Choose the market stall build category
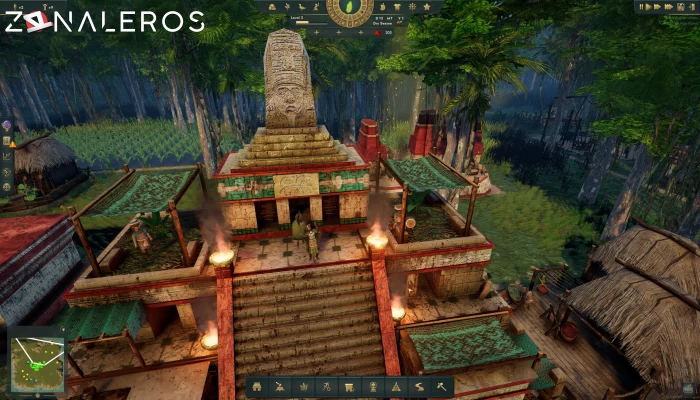The width and height of the screenshot is (700, 400). [x=349, y=386]
